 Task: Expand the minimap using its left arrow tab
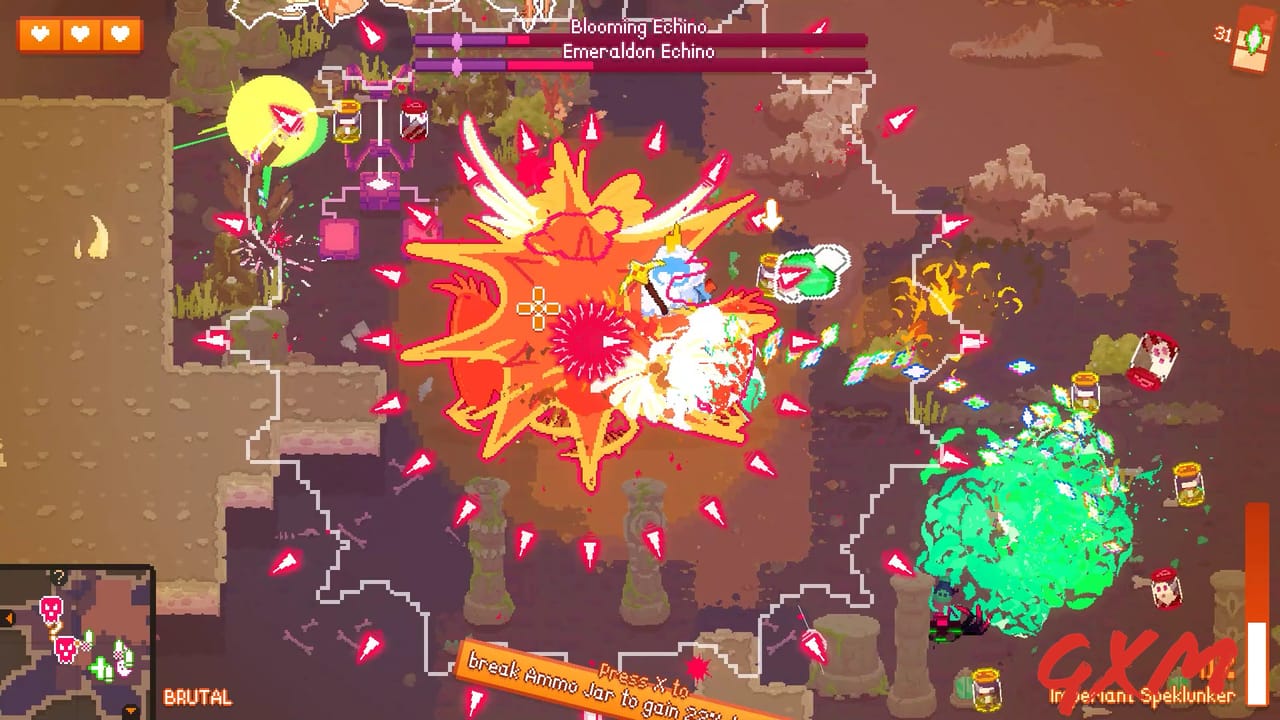8,615
